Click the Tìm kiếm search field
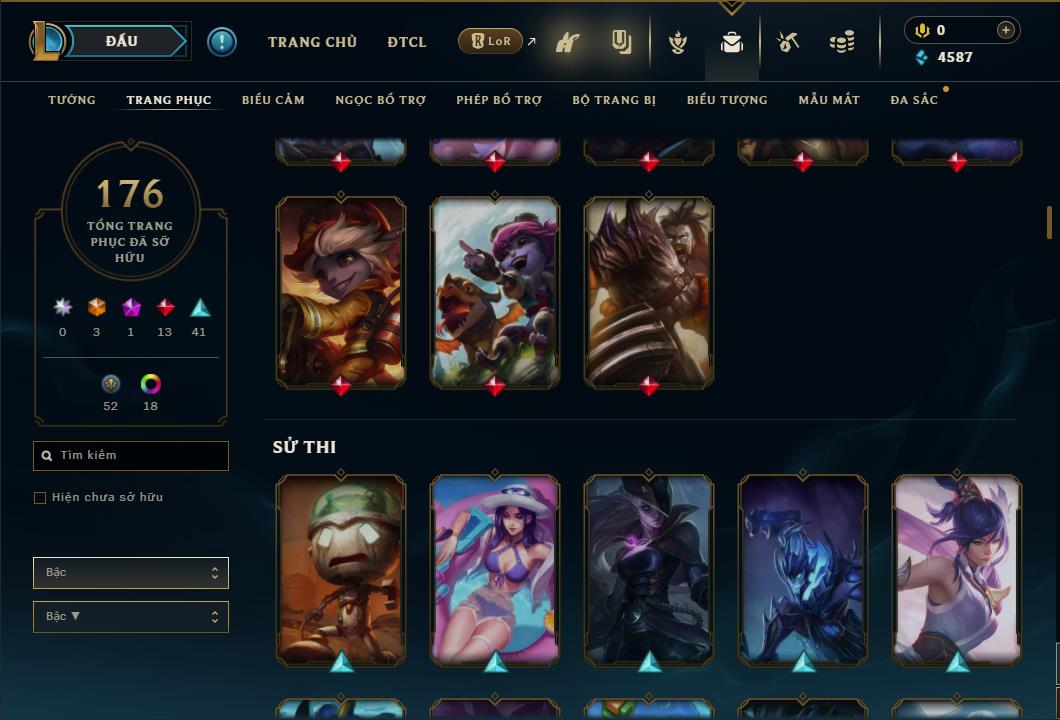 click(131, 456)
